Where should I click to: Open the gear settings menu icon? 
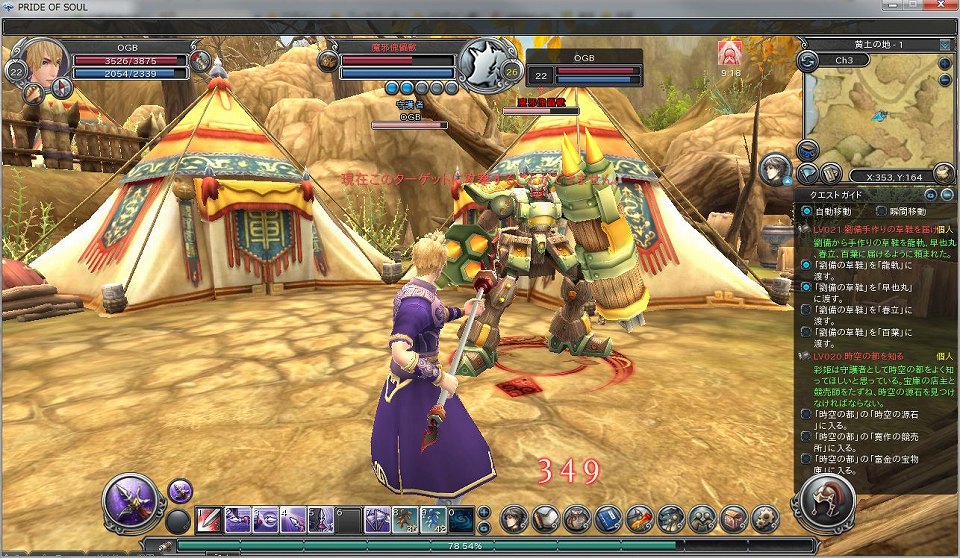pos(763,519)
